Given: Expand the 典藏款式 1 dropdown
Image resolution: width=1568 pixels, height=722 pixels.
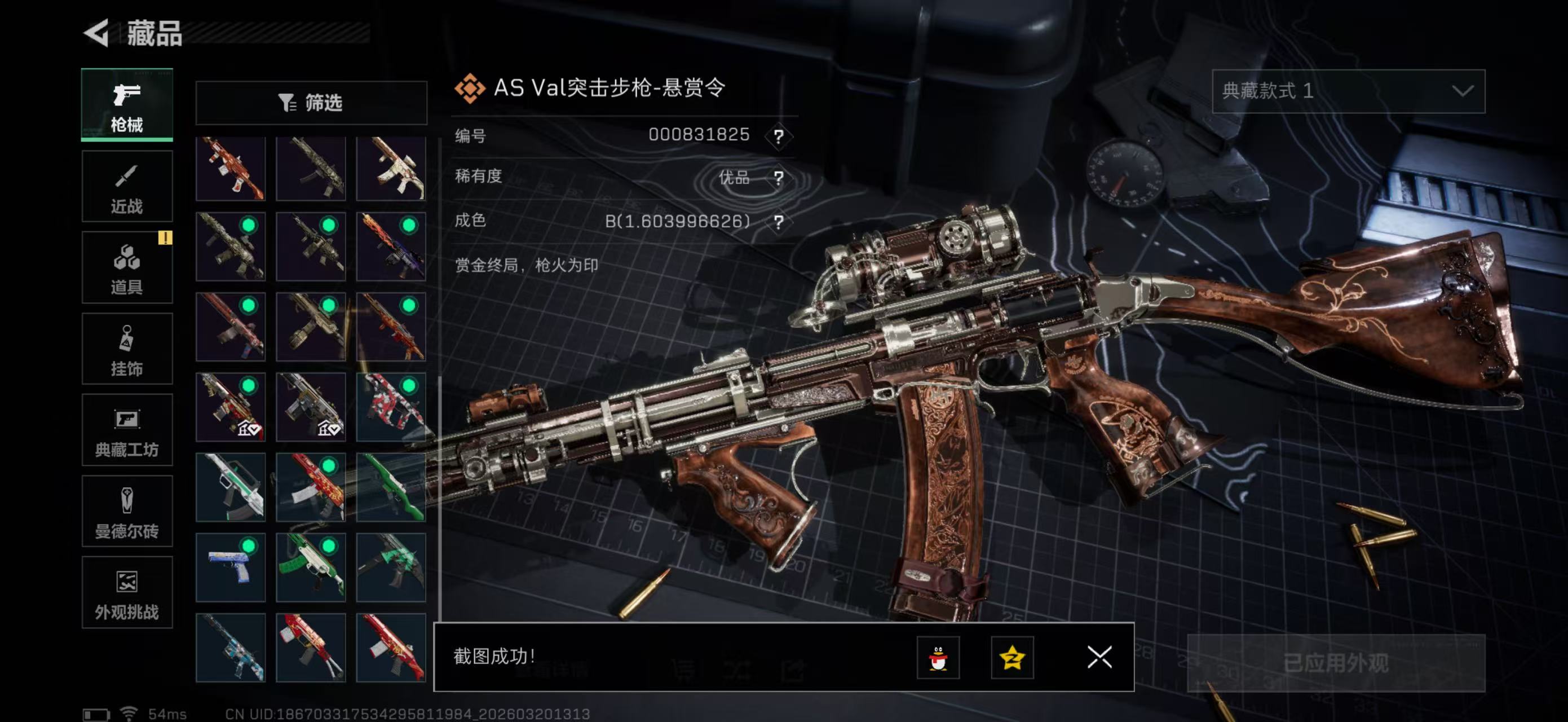Looking at the screenshot, I should 1348,91.
